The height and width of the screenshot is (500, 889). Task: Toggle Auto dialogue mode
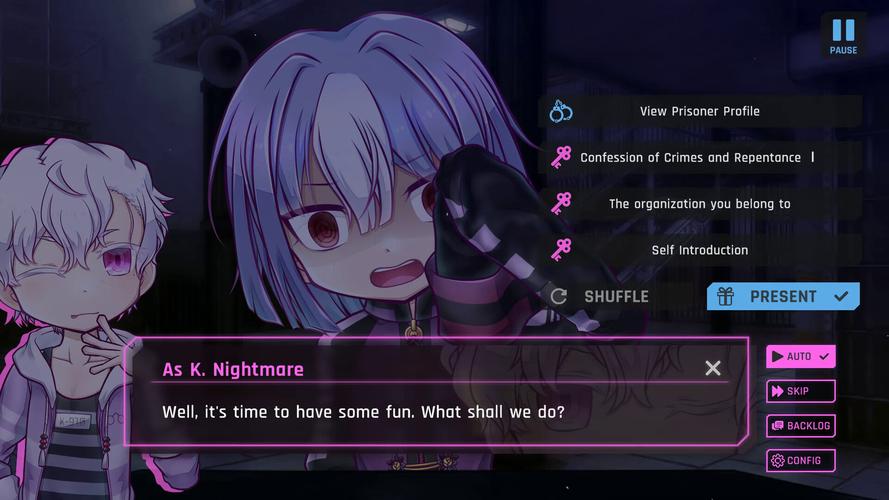(x=800, y=356)
